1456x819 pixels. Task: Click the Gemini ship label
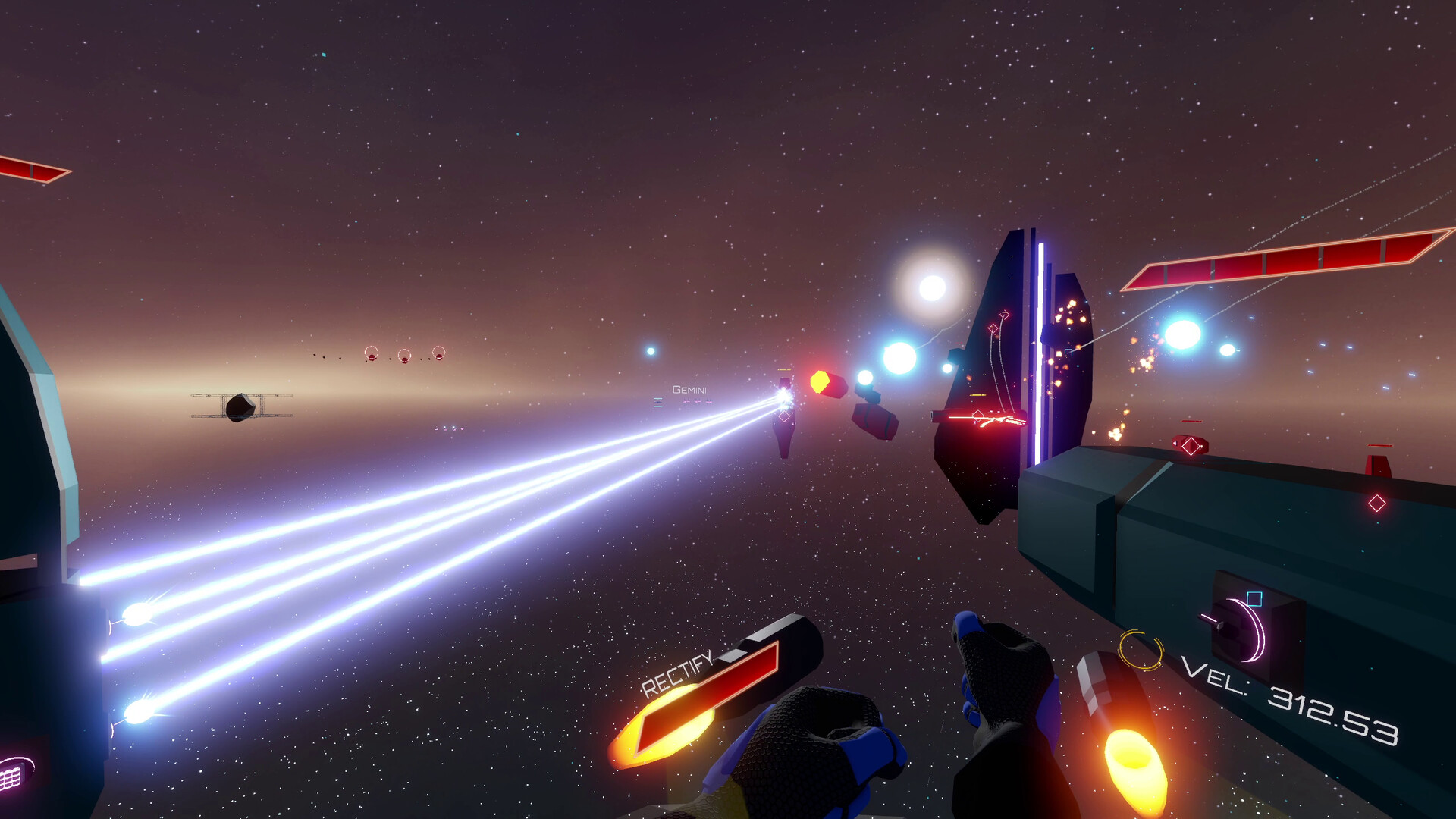pyautogui.click(x=689, y=391)
